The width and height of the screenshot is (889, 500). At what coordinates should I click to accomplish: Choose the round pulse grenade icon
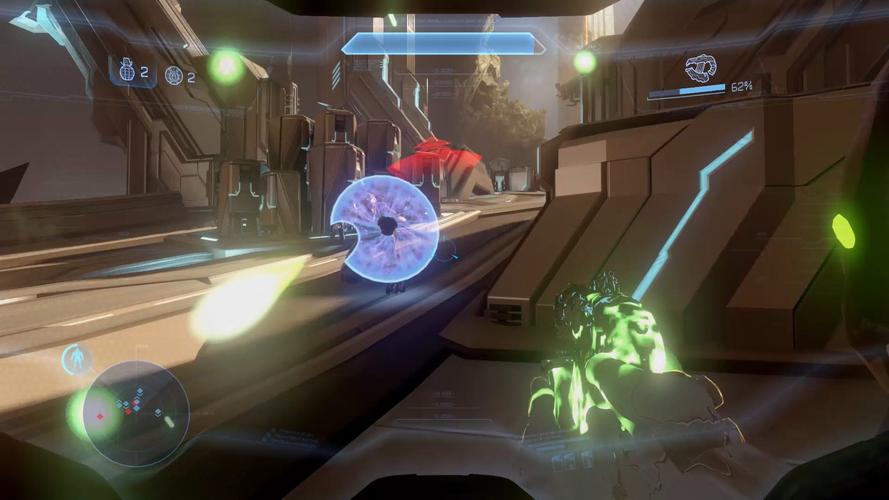click(x=173, y=75)
